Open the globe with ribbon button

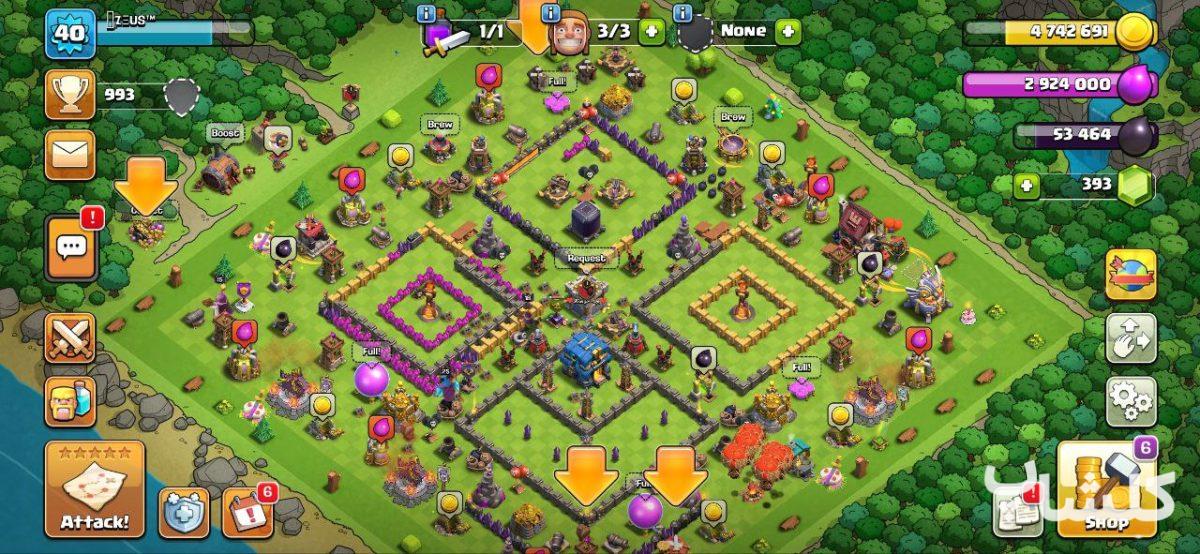[1131, 275]
